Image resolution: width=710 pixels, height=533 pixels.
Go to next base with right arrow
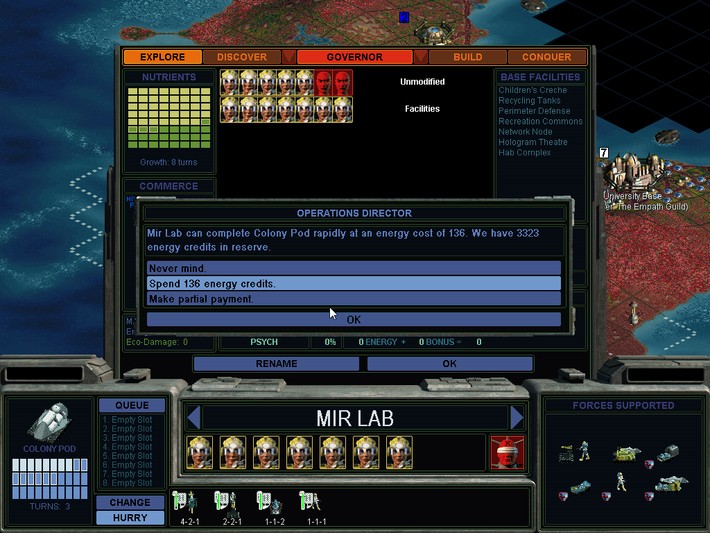pyautogui.click(x=517, y=417)
